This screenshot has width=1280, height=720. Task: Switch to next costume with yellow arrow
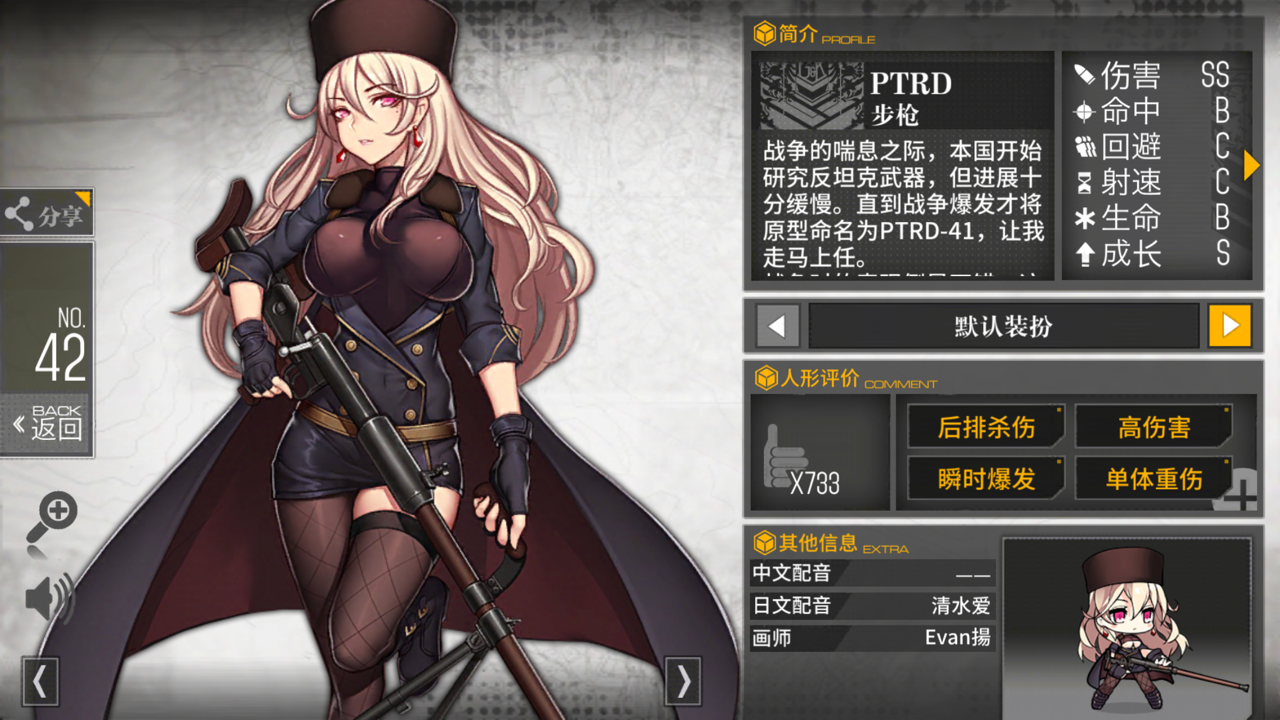click(x=1230, y=326)
